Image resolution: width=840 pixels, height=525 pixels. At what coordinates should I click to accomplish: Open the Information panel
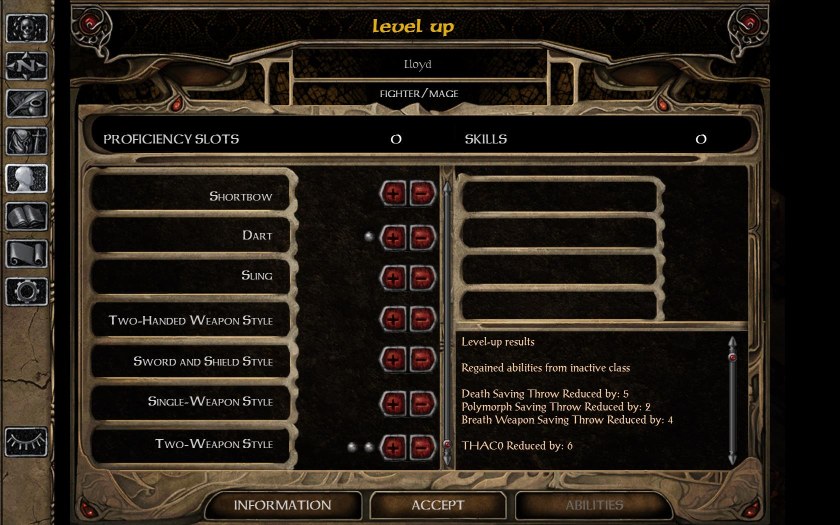pos(282,505)
